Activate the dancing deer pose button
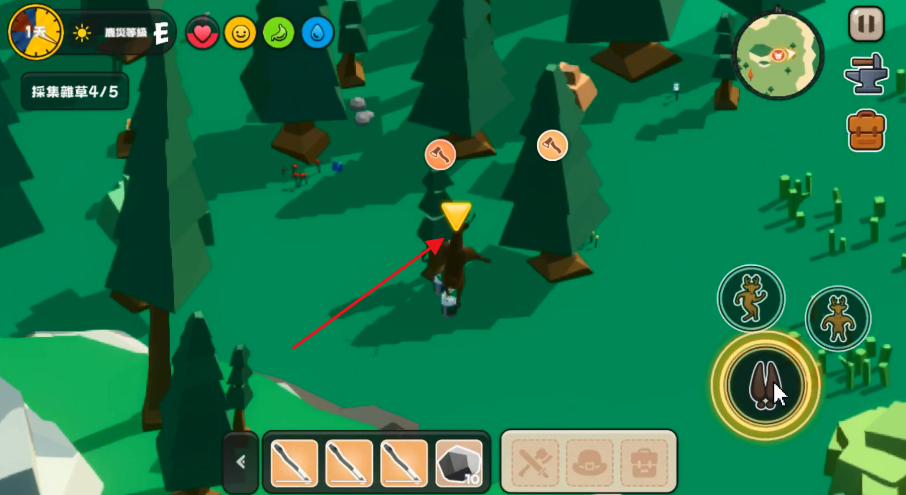Image resolution: width=906 pixels, height=495 pixels. 751,298
